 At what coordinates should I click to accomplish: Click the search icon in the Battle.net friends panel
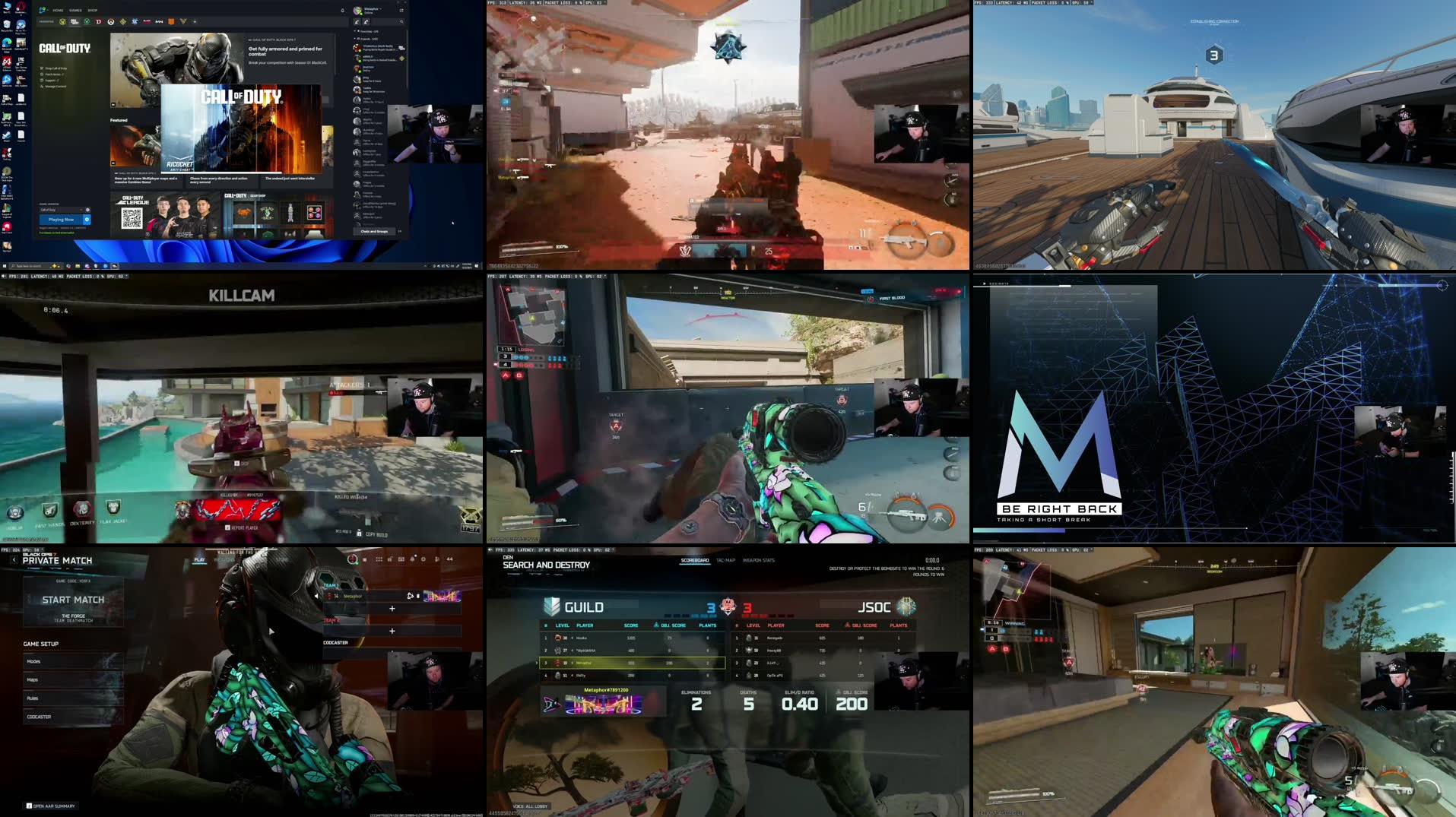coord(401,22)
